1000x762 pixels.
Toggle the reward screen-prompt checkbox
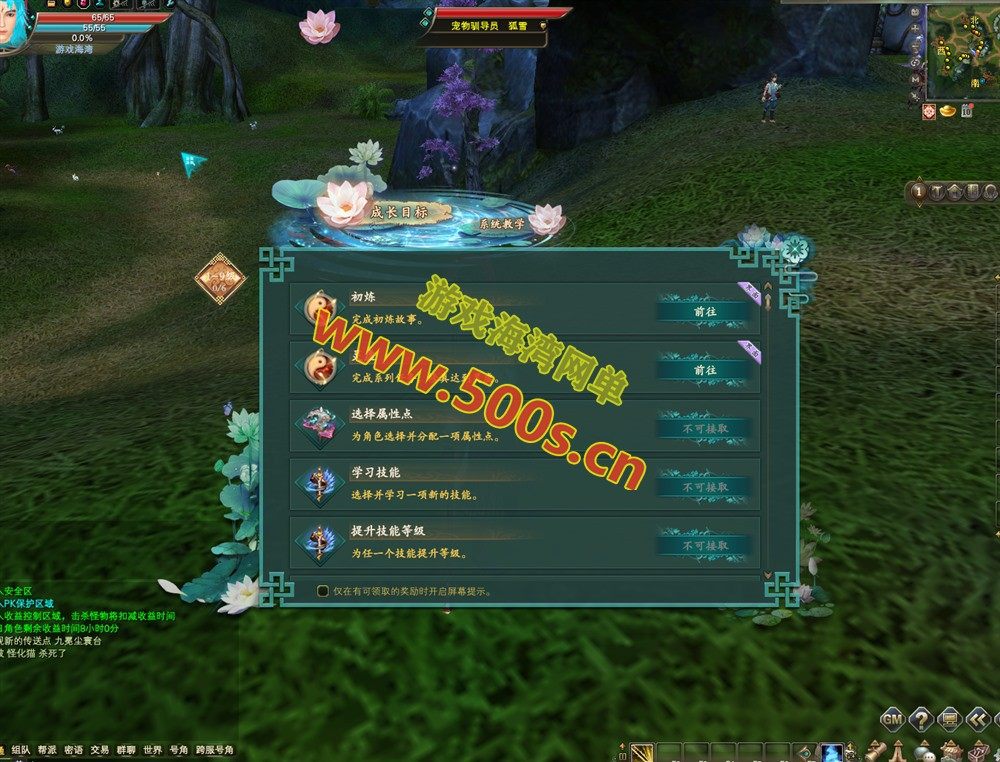pos(323,591)
